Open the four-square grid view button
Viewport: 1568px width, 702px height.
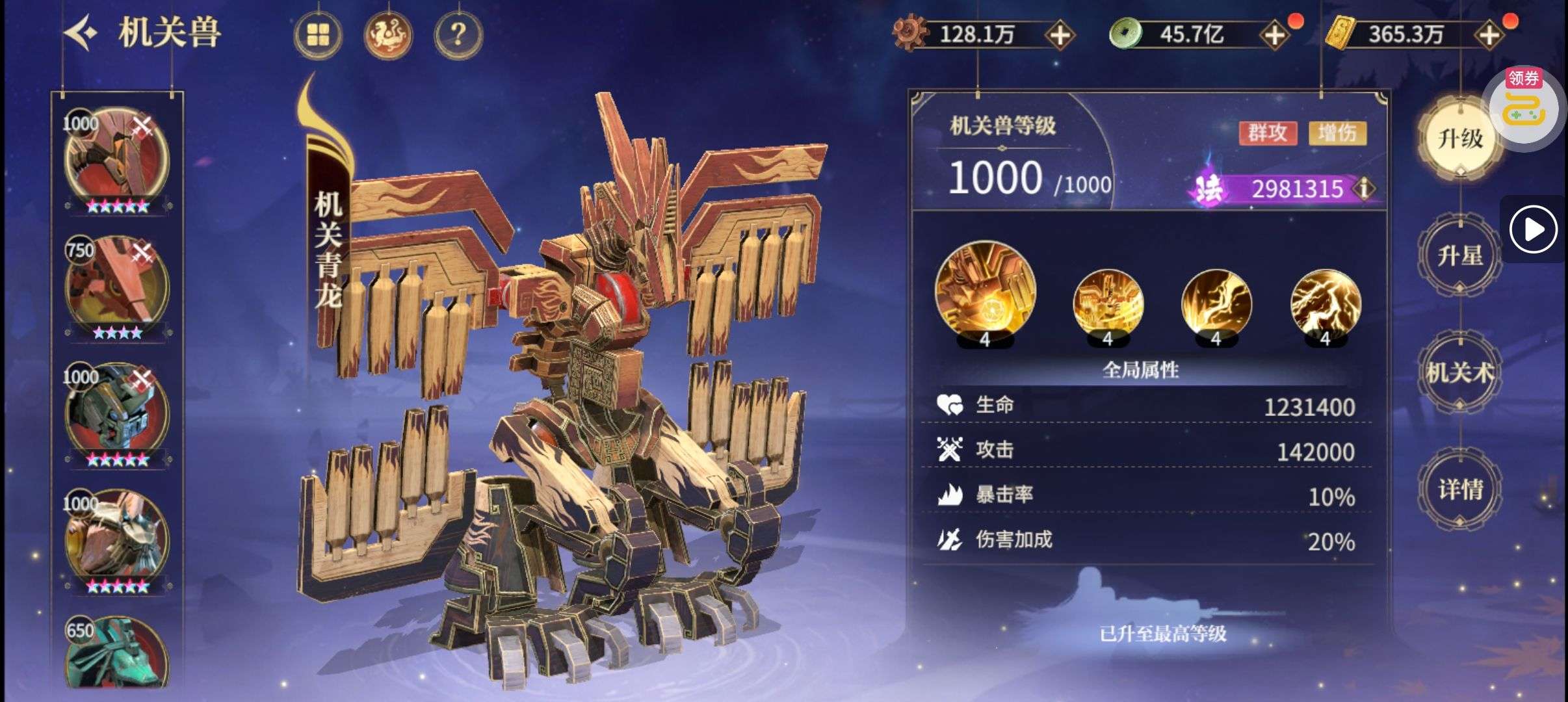click(318, 34)
